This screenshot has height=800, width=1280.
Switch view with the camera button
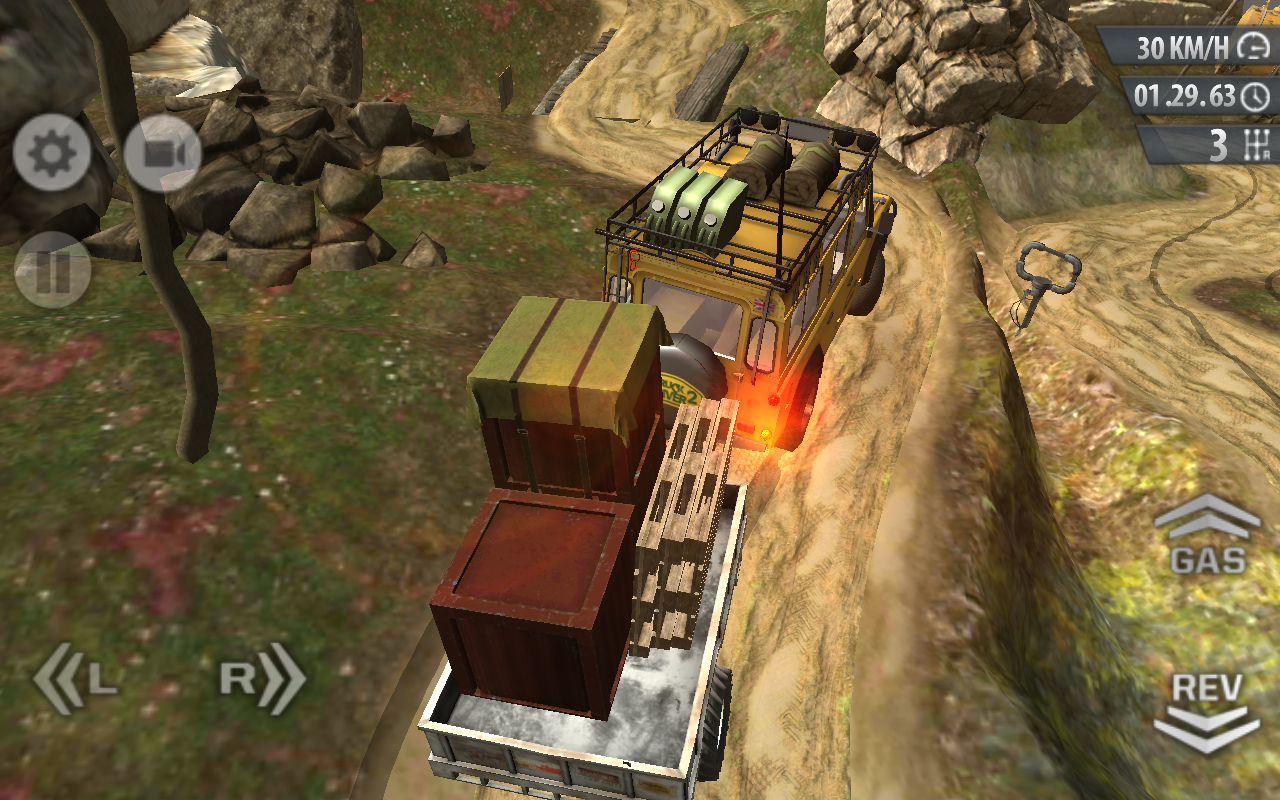163,153
